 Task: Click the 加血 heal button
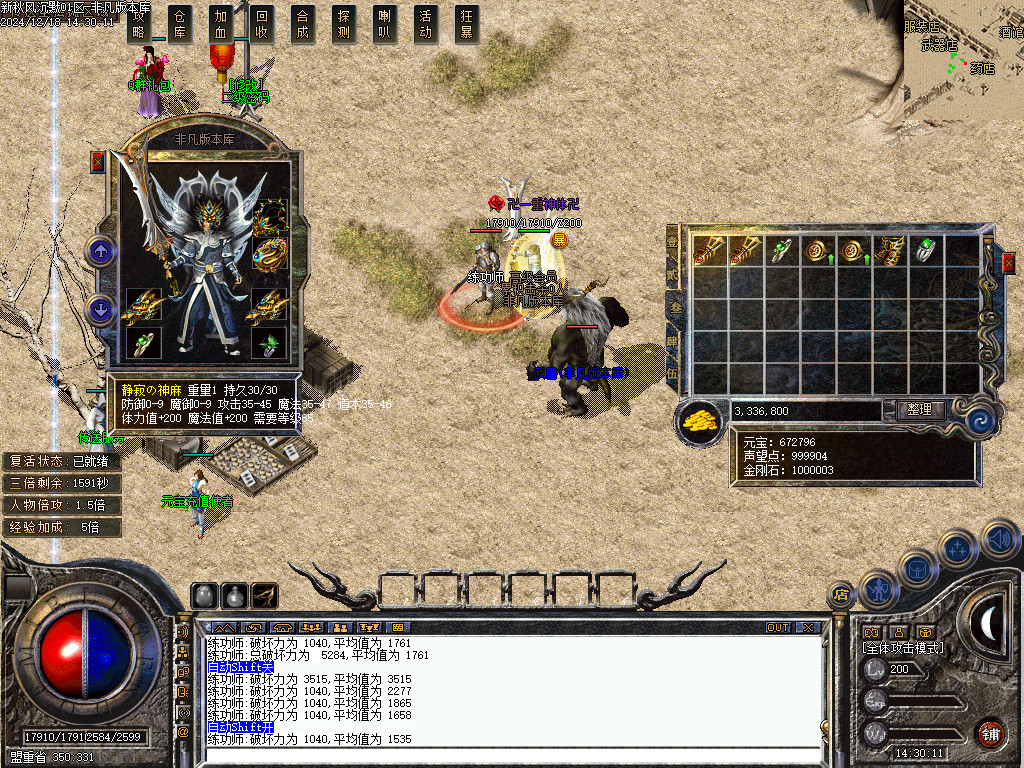coord(221,23)
